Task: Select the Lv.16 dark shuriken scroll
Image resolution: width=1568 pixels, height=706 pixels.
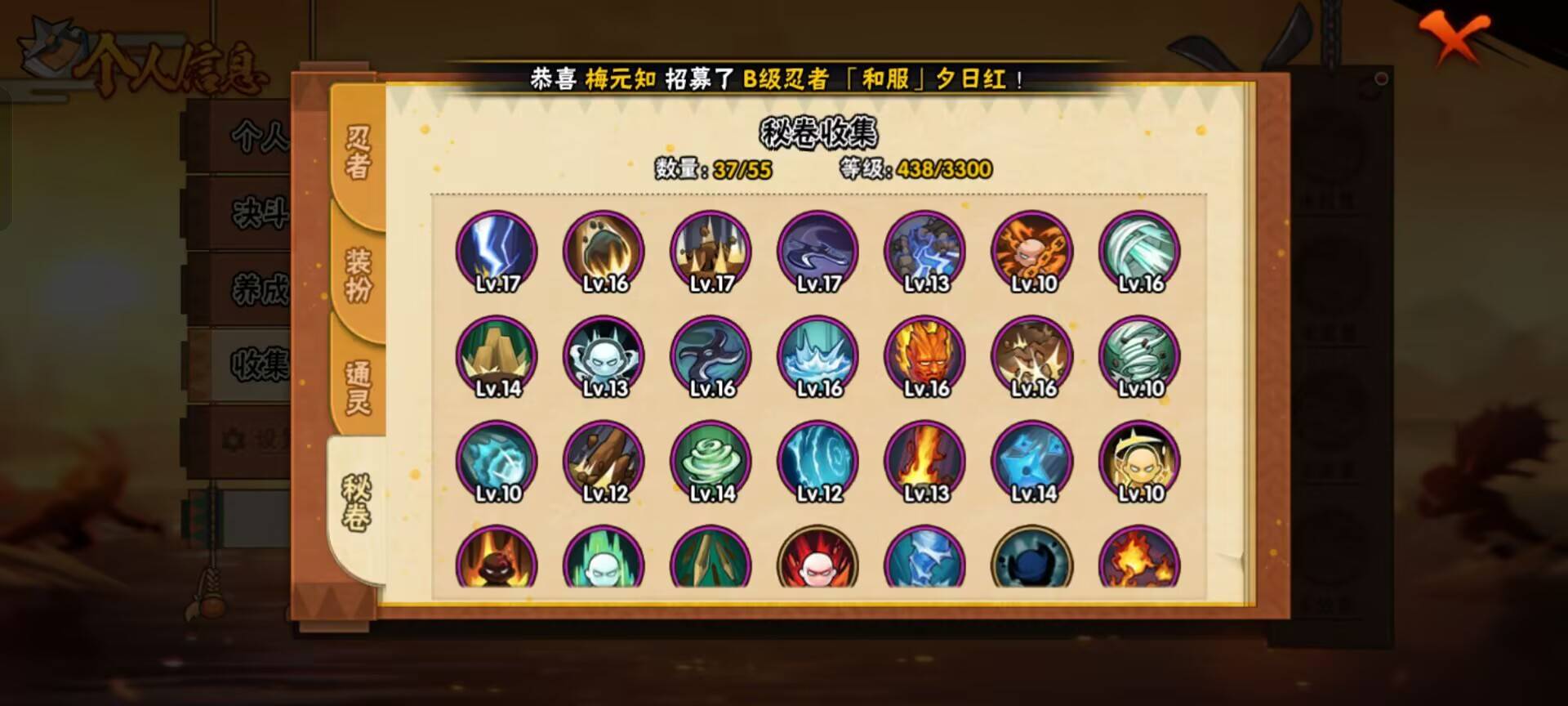Action: [x=709, y=355]
